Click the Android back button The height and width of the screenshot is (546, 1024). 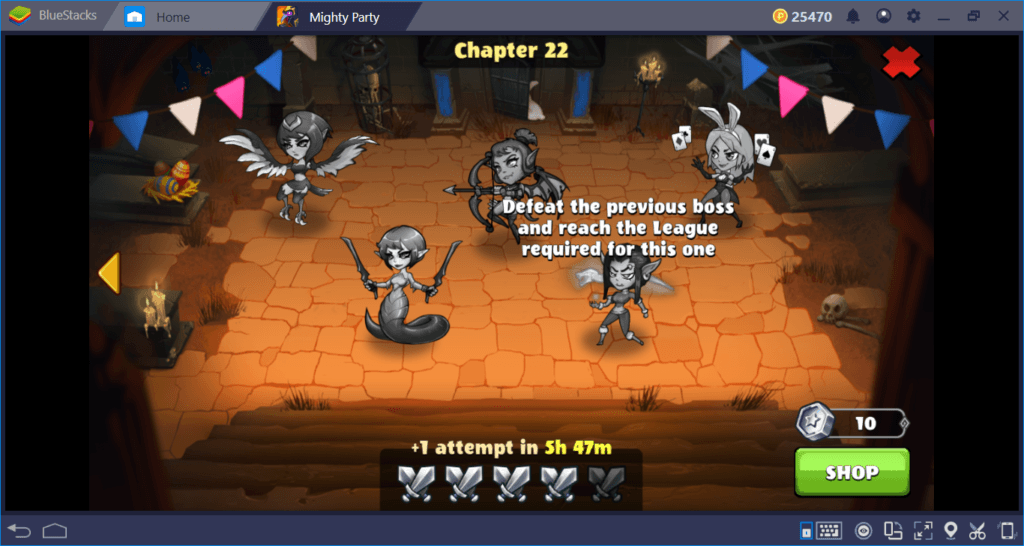coord(19,529)
